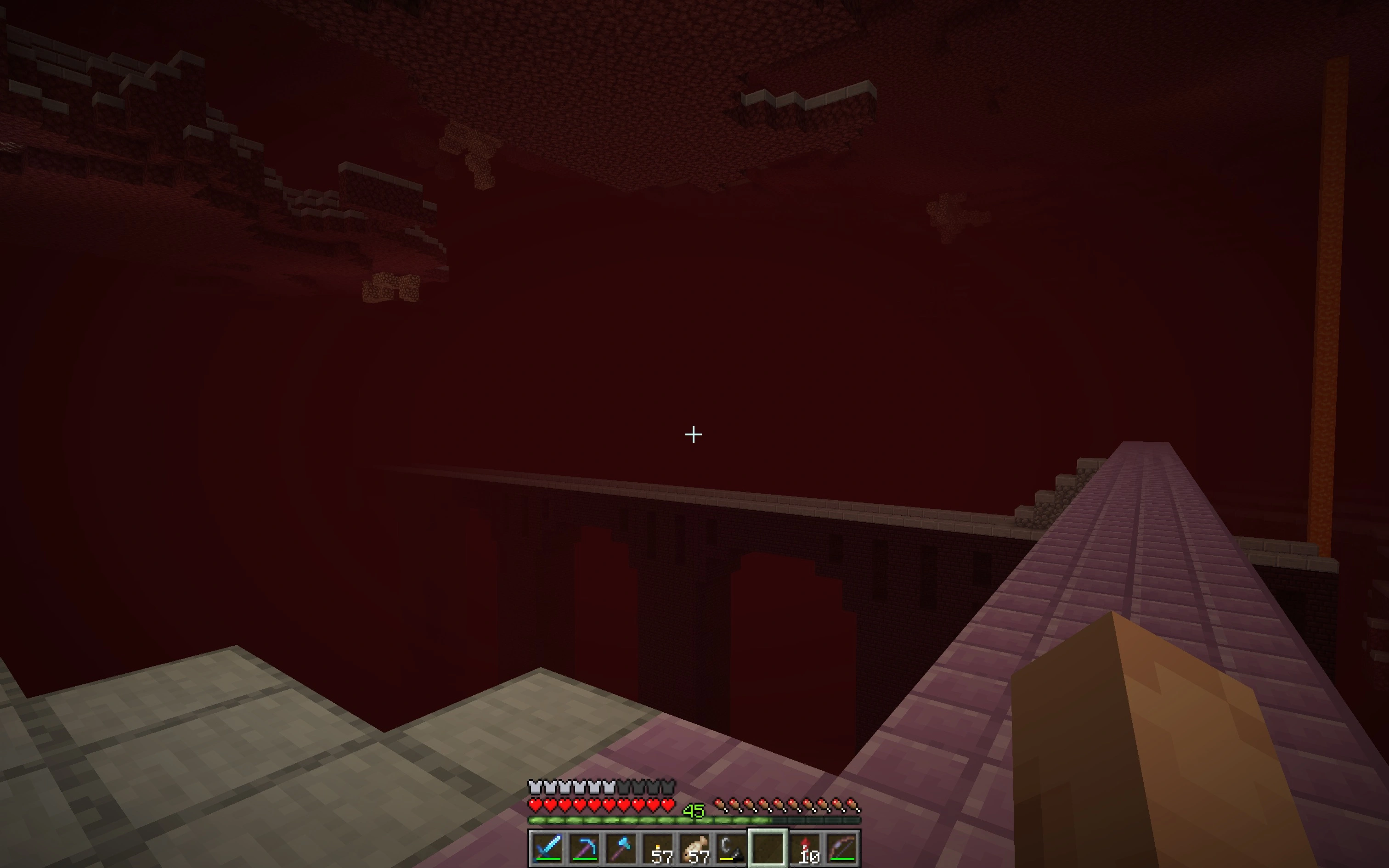Select the flint and steel slot
The width and height of the screenshot is (1389, 868).
[x=731, y=847]
